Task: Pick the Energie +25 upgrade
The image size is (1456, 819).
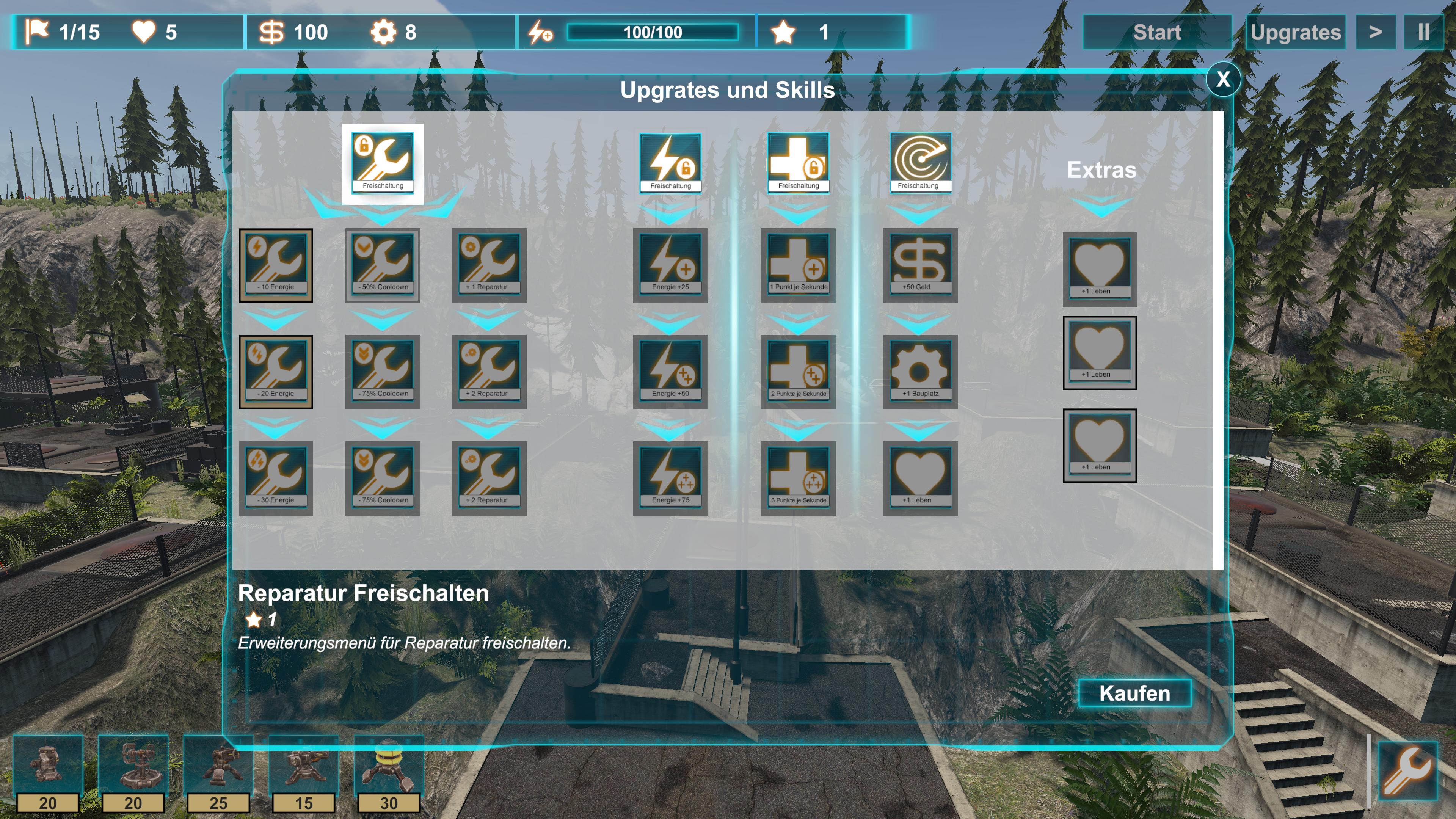Action: click(670, 265)
